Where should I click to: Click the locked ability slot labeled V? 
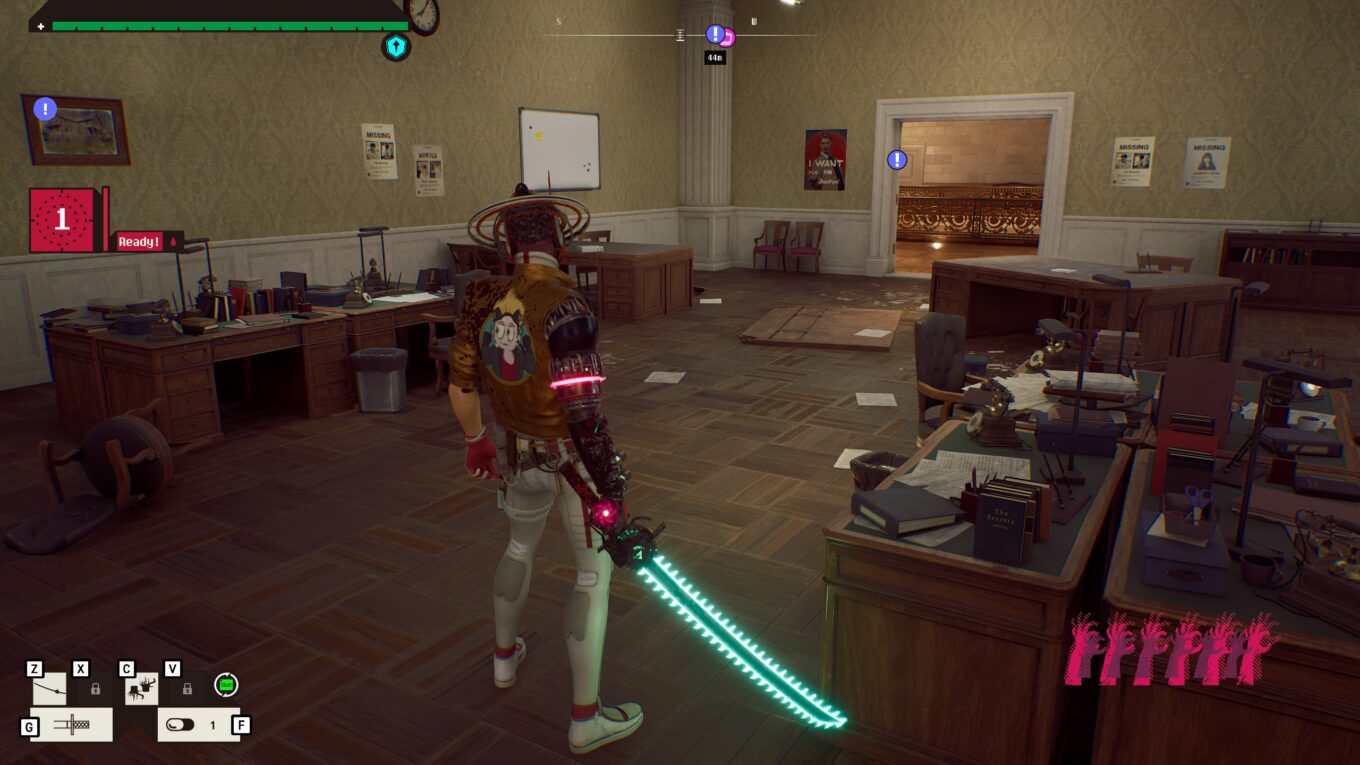[187, 688]
